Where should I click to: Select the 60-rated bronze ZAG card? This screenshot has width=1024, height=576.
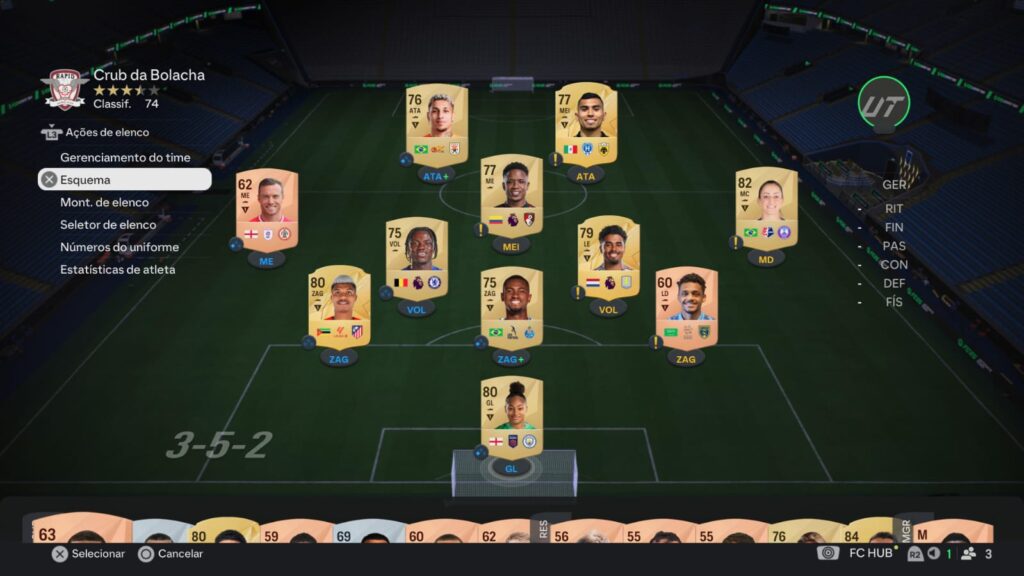pyautogui.click(x=686, y=308)
